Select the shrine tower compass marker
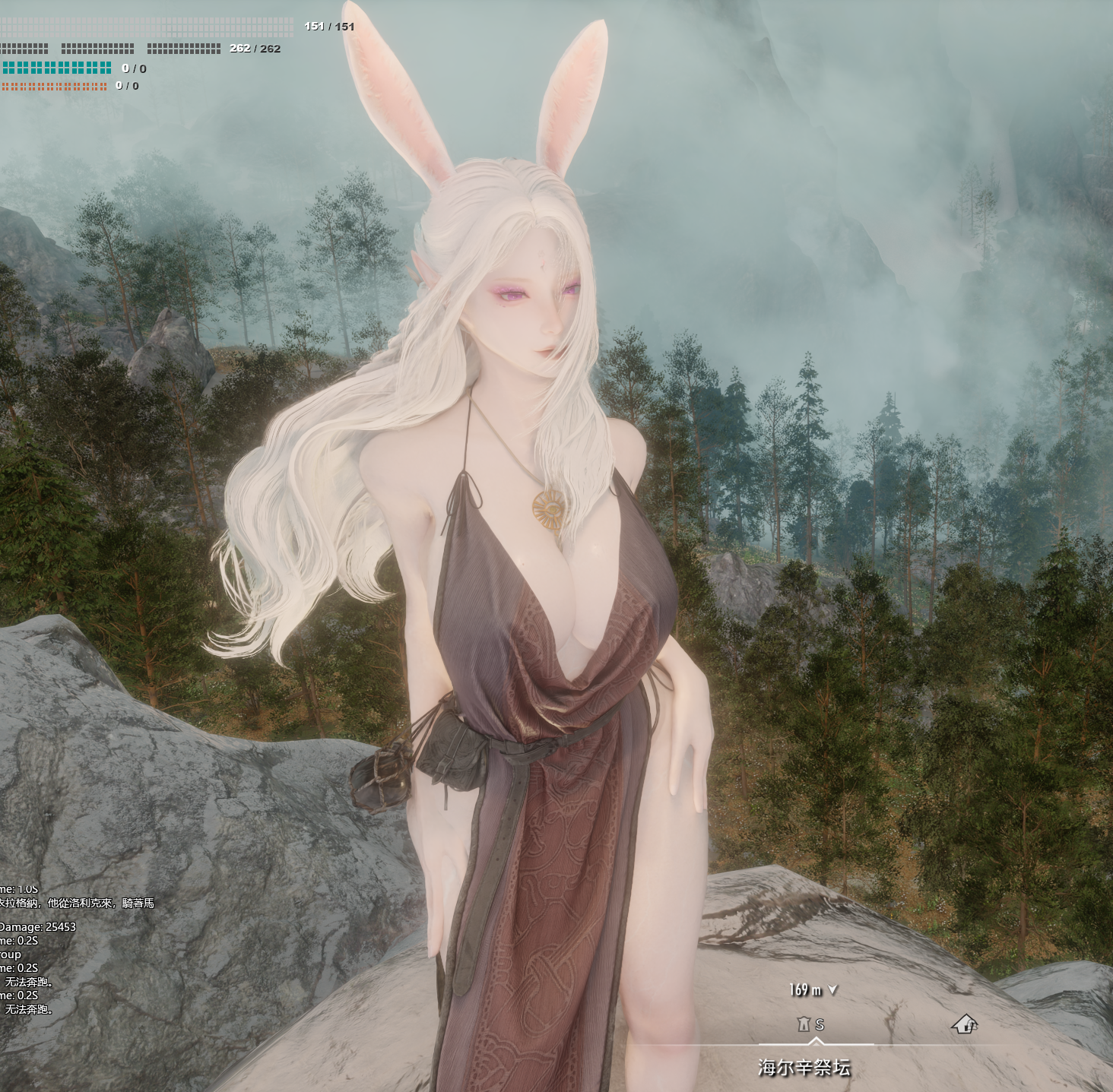Image resolution: width=1113 pixels, height=1092 pixels. (x=804, y=1024)
